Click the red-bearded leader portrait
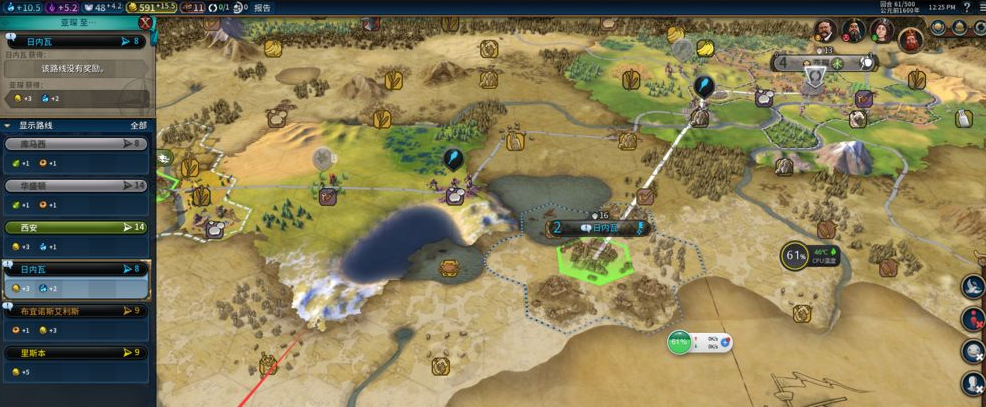Viewport: 986px width, 407px height. click(x=909, y=40)
